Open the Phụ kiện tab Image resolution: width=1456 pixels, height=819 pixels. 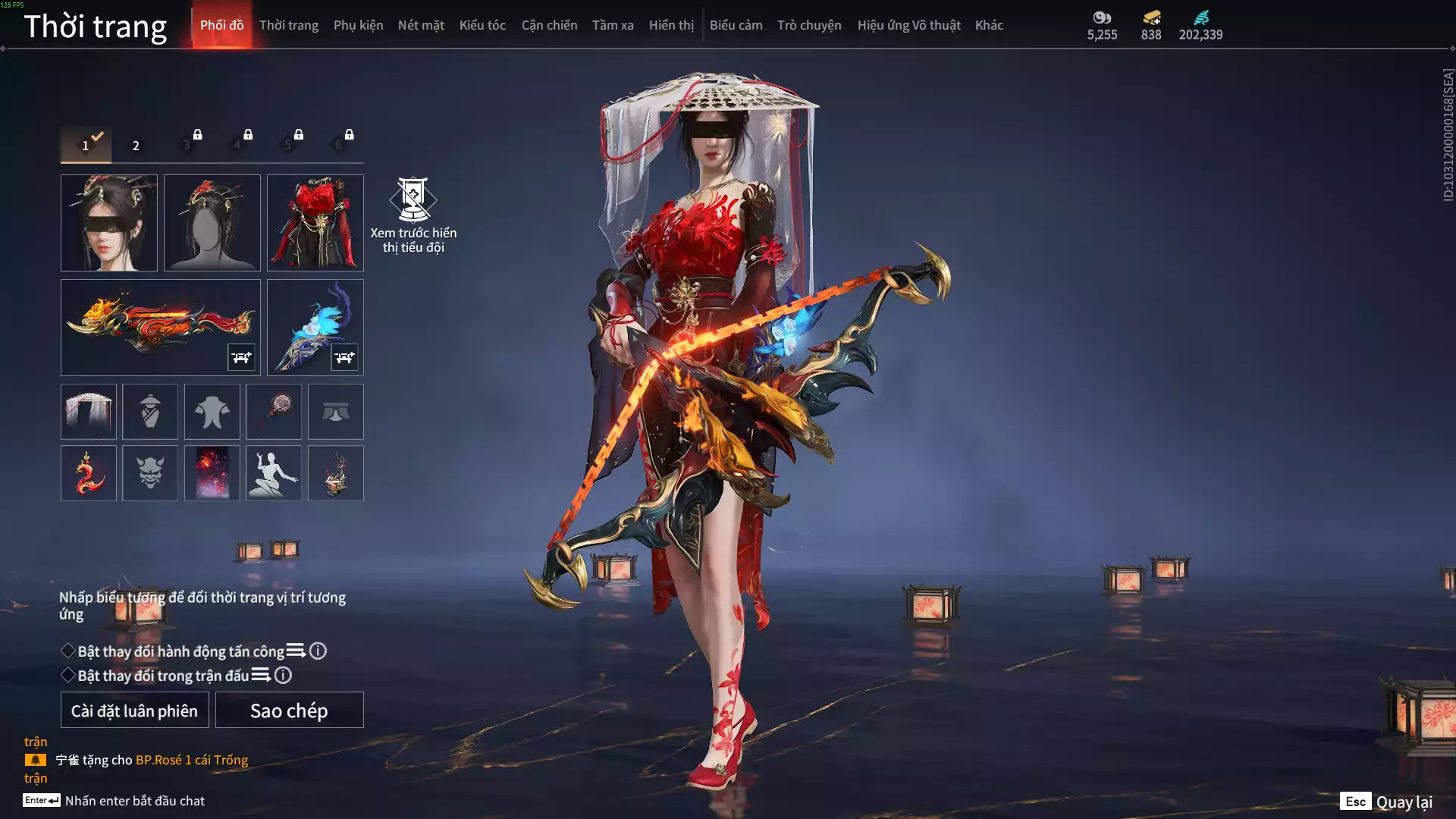[358, 25]
